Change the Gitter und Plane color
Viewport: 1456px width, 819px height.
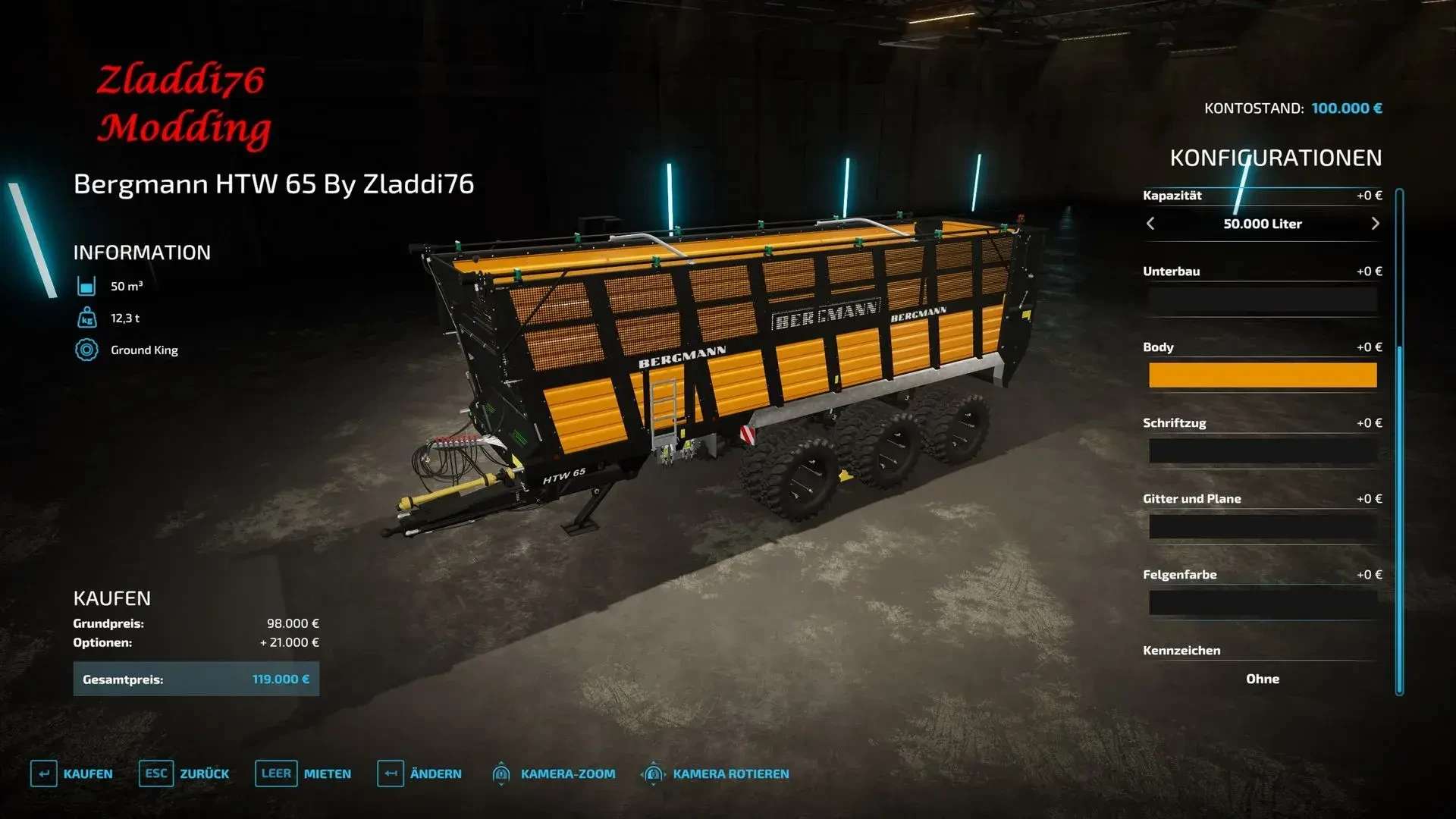pyautogui.click(x=1262, y=527)
